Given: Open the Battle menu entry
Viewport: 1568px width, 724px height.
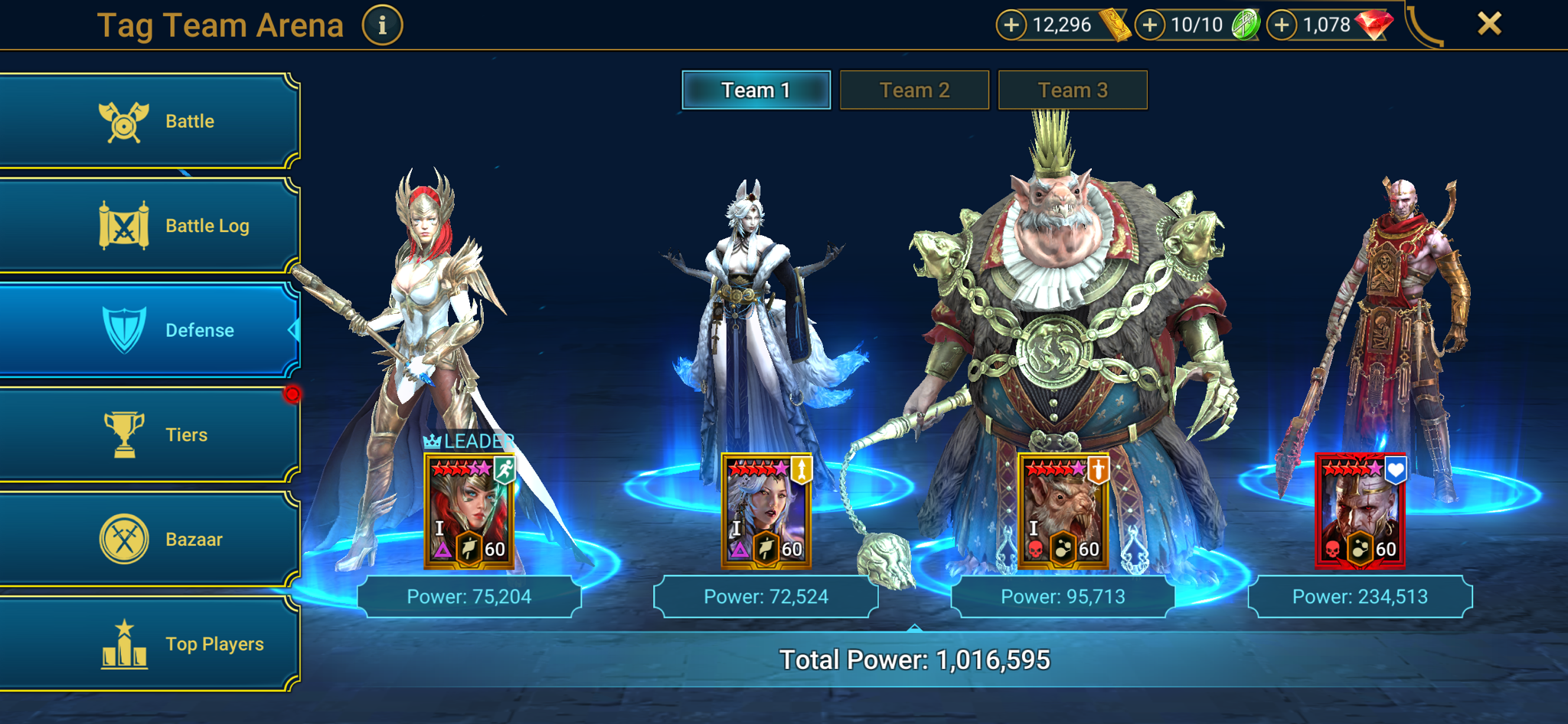Looking at the screenshot, I should [x=149, y=121].
